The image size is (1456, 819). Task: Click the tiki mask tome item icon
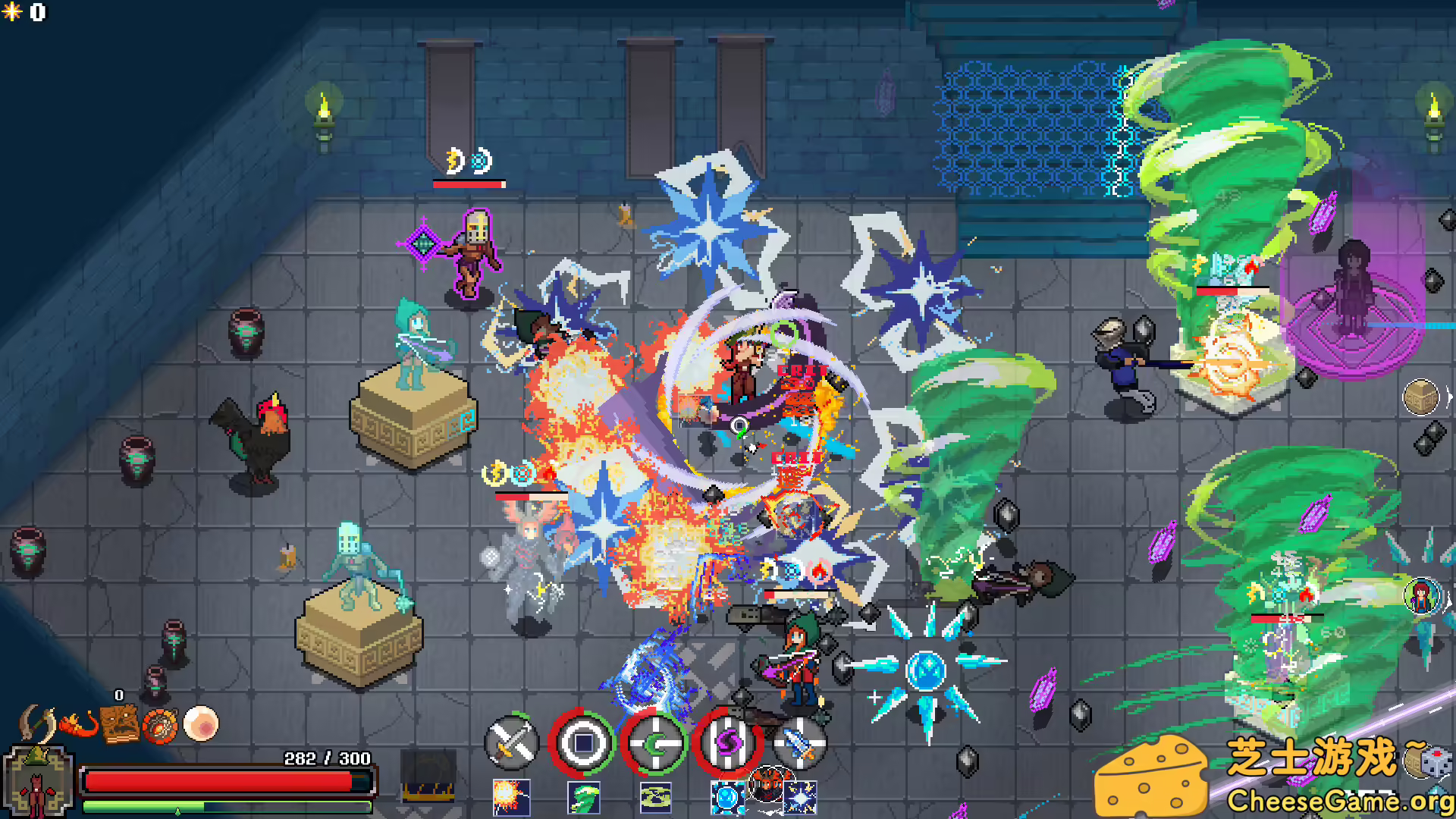click(x=120, y=723)
